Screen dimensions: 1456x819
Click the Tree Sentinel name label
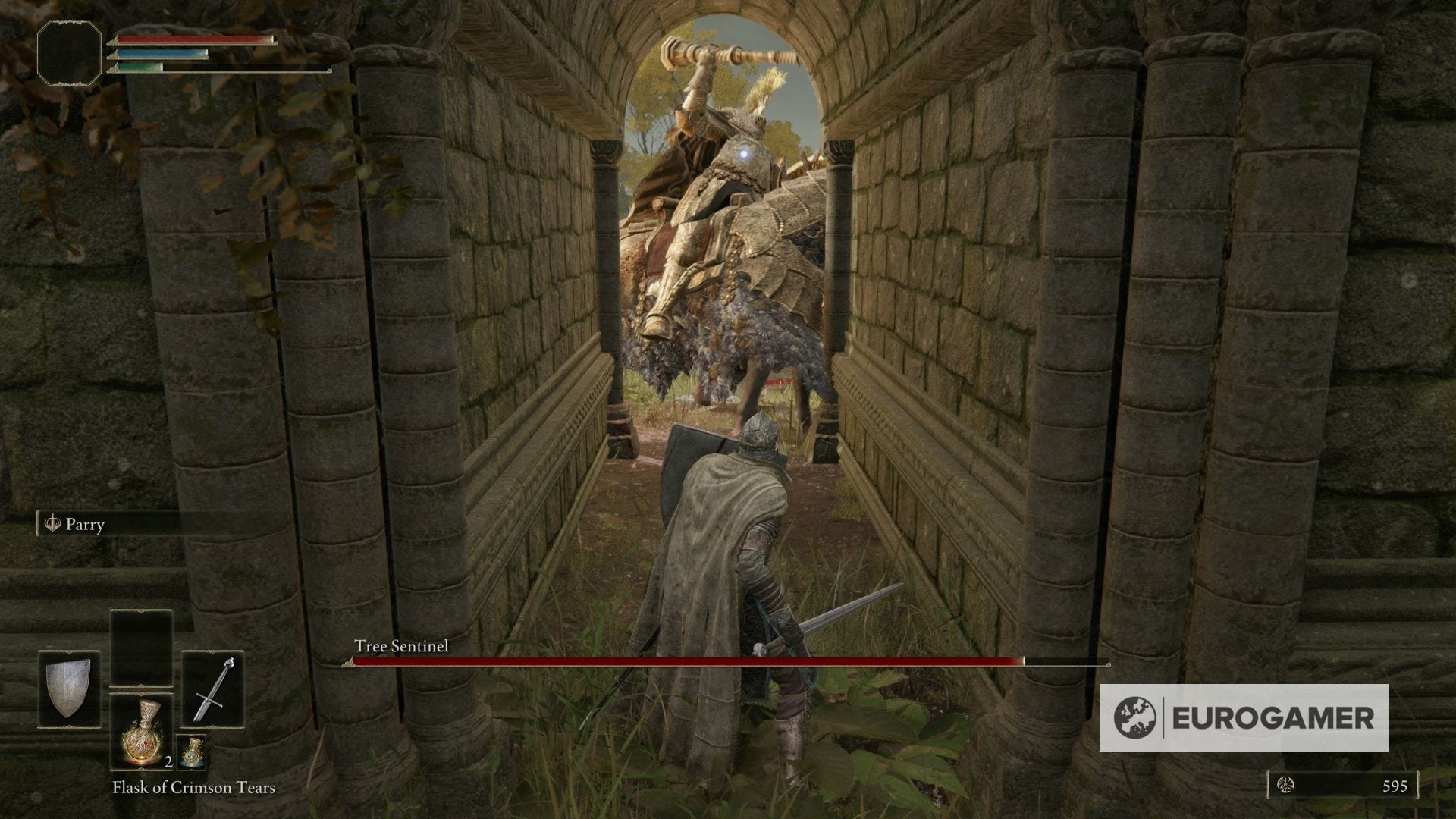tap(401, 648)
